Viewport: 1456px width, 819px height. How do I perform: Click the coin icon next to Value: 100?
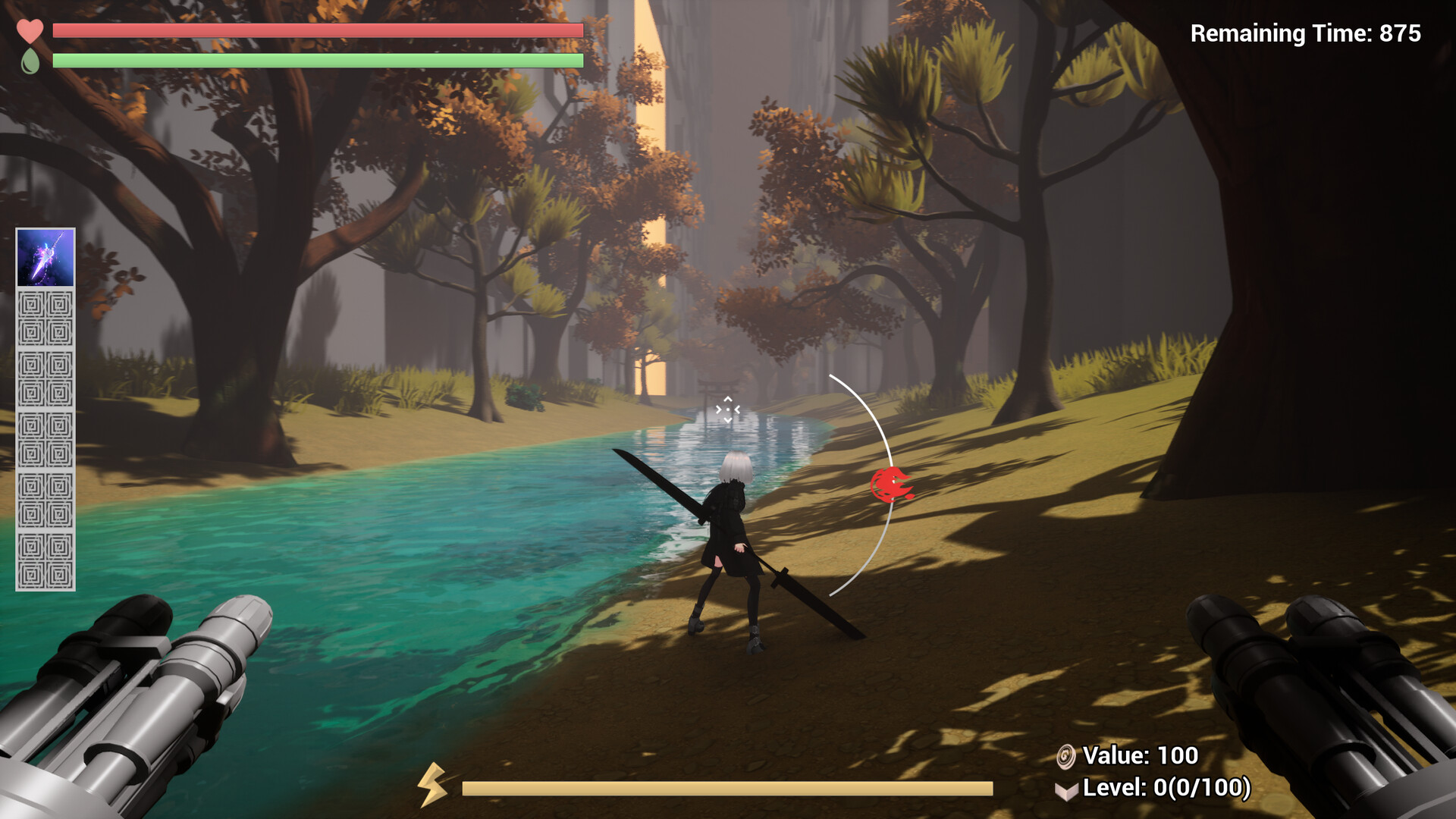[x=1067, y=756]
